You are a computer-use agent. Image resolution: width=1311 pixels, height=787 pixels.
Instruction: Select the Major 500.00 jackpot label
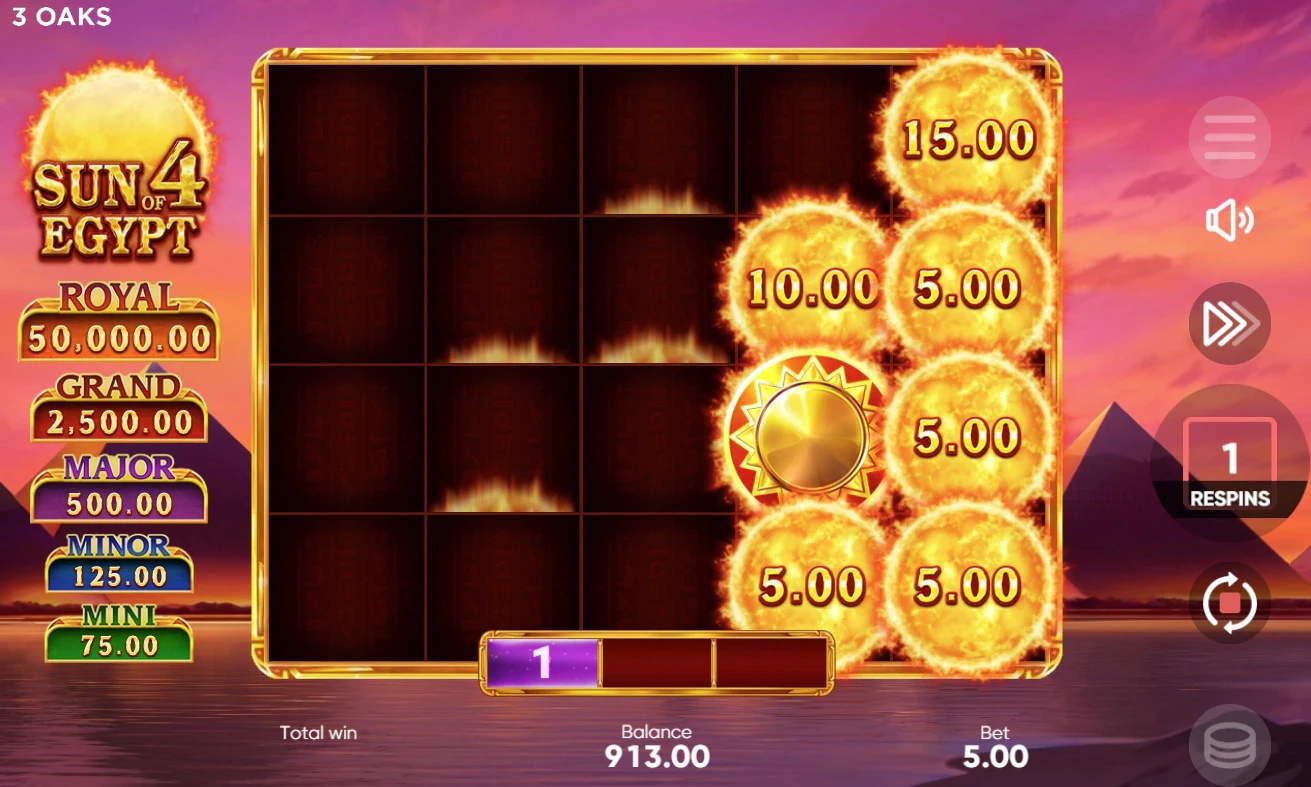118,486
